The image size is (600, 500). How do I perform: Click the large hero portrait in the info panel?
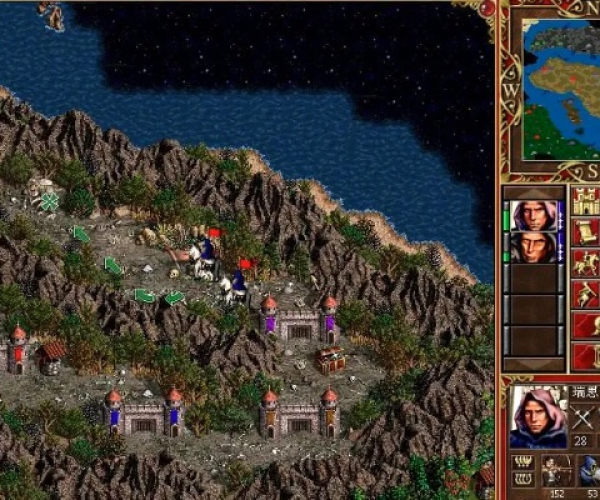pyautogui.click(x=538, y=416)
